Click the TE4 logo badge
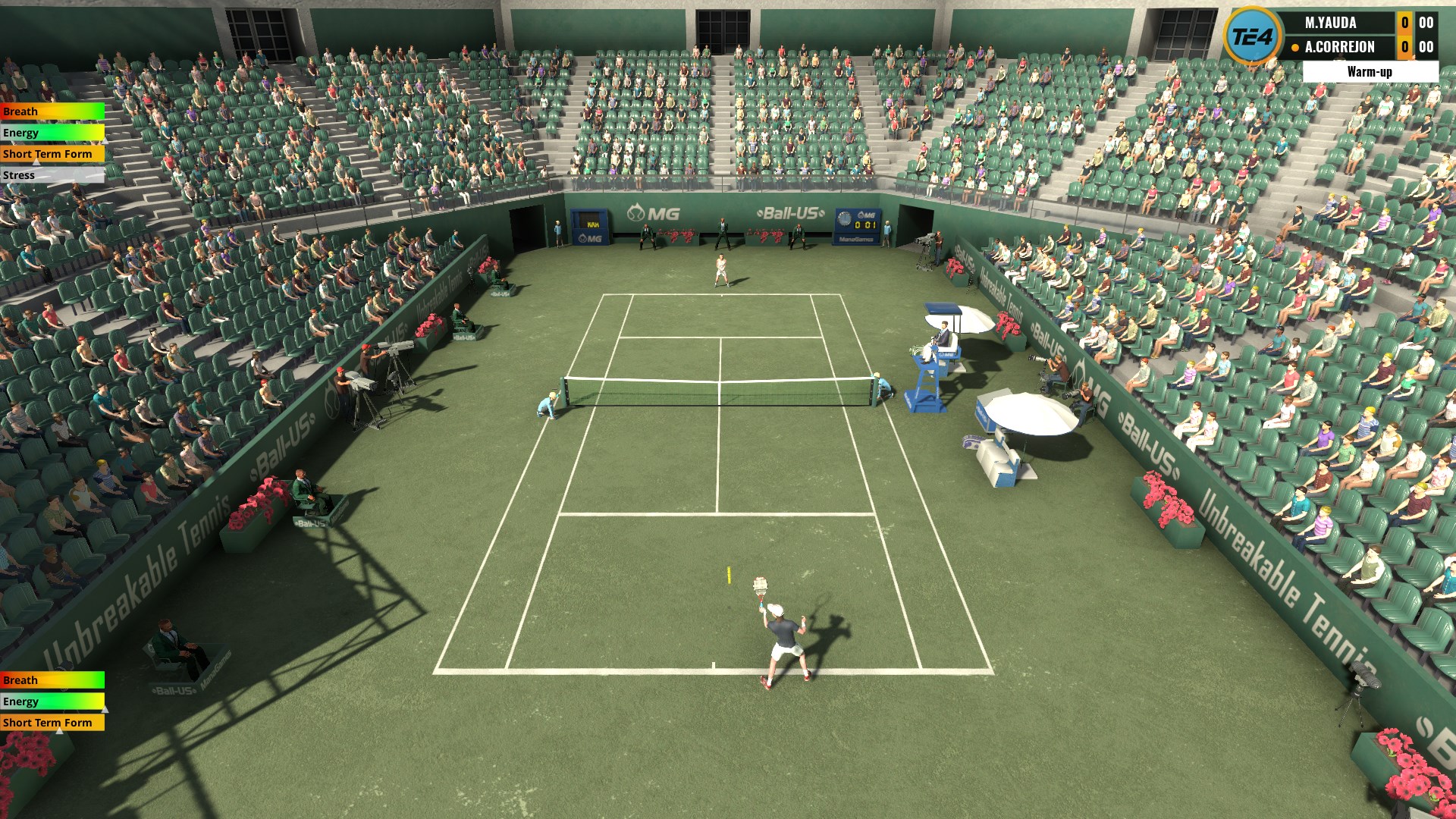The width and height of the screenshot is (1456, 819). click(1251, 36)
